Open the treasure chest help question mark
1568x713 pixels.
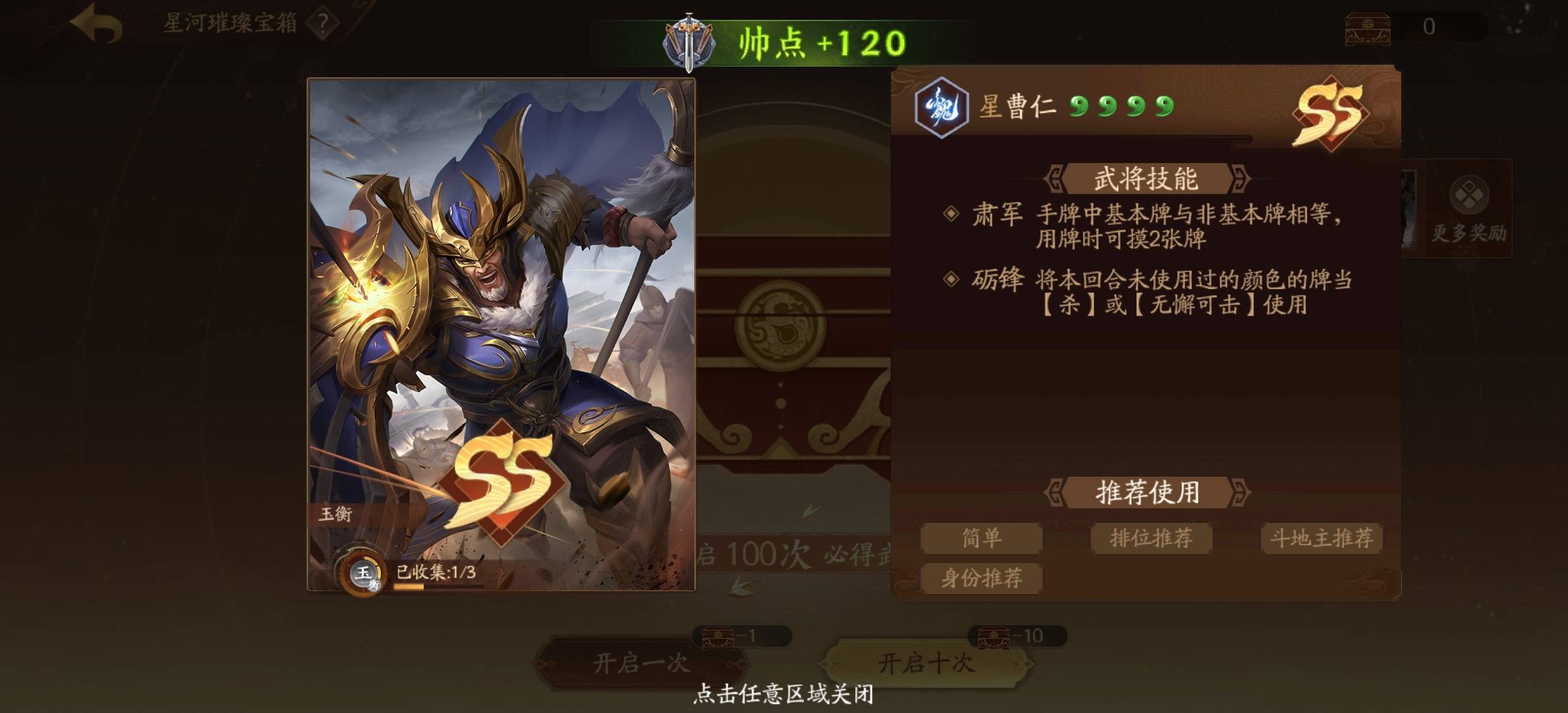pos(323,24)
